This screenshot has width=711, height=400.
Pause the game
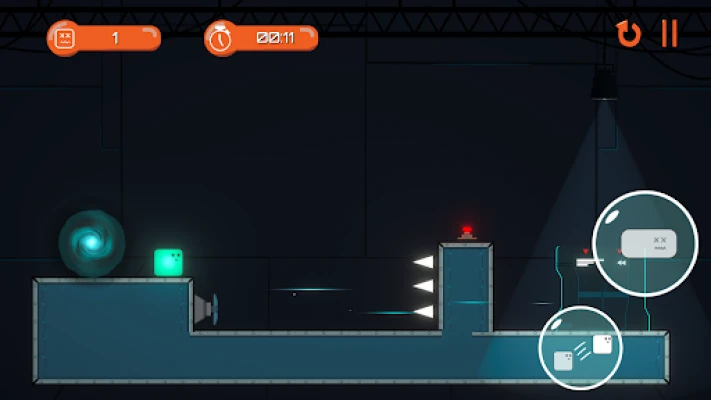pos(669,34)
